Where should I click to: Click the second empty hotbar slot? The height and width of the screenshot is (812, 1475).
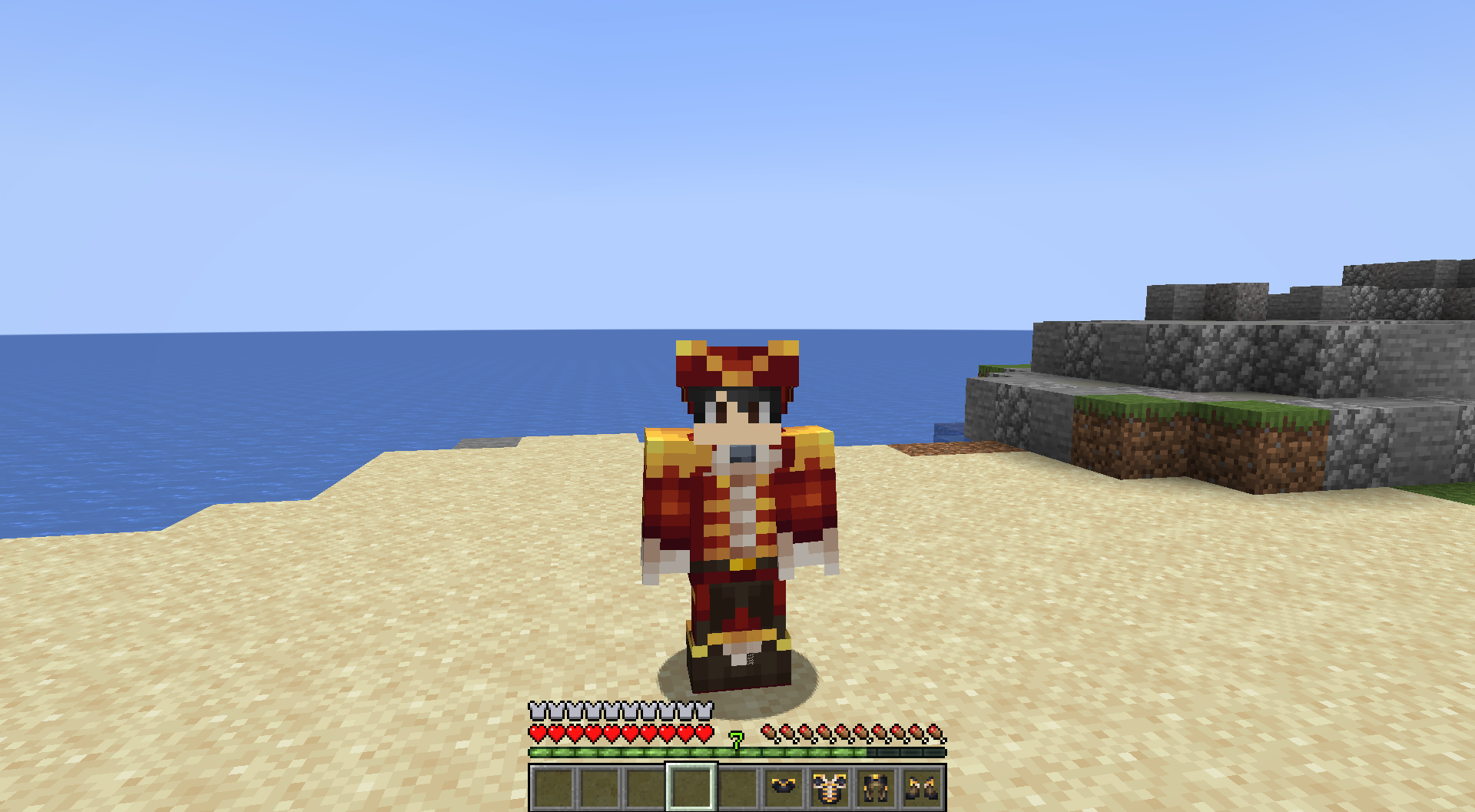coord(600,787)
